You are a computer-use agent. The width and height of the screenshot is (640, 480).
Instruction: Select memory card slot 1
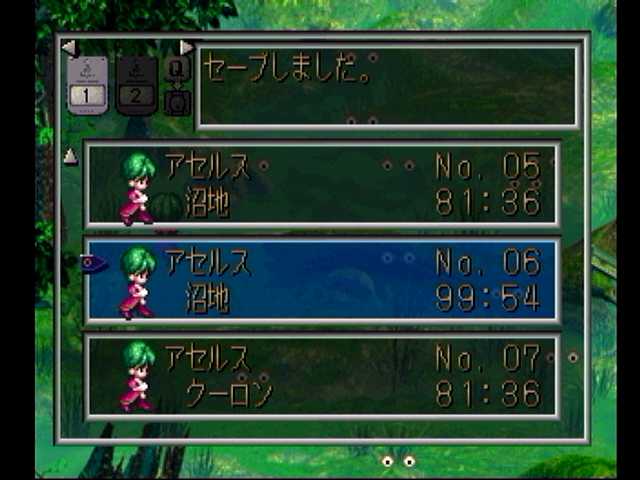88,85
